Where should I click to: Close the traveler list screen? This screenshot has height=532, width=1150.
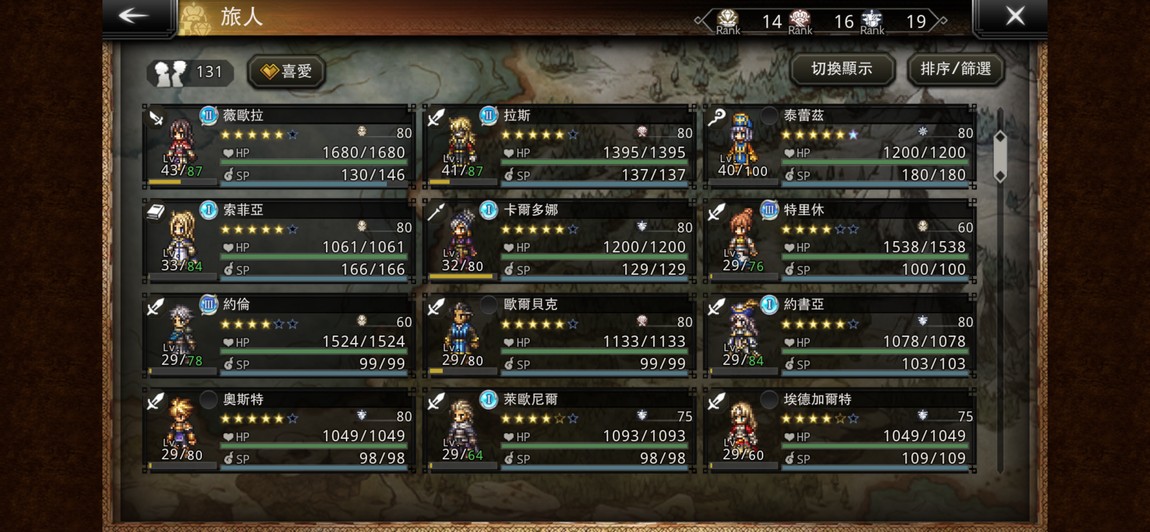tap(1014, 17)
